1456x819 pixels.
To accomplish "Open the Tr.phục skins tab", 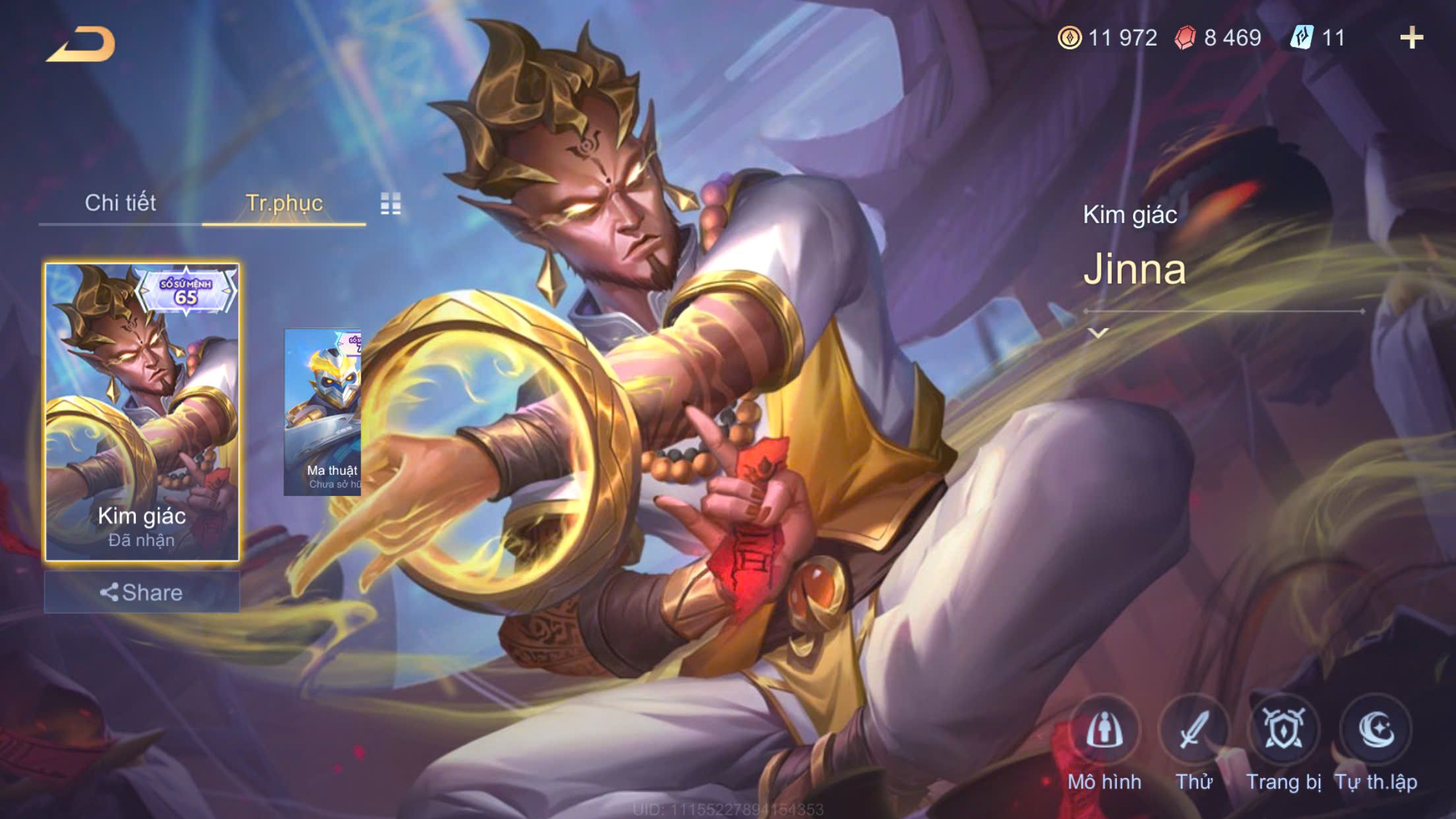I will pyautogui.click(x=284, y=203).
